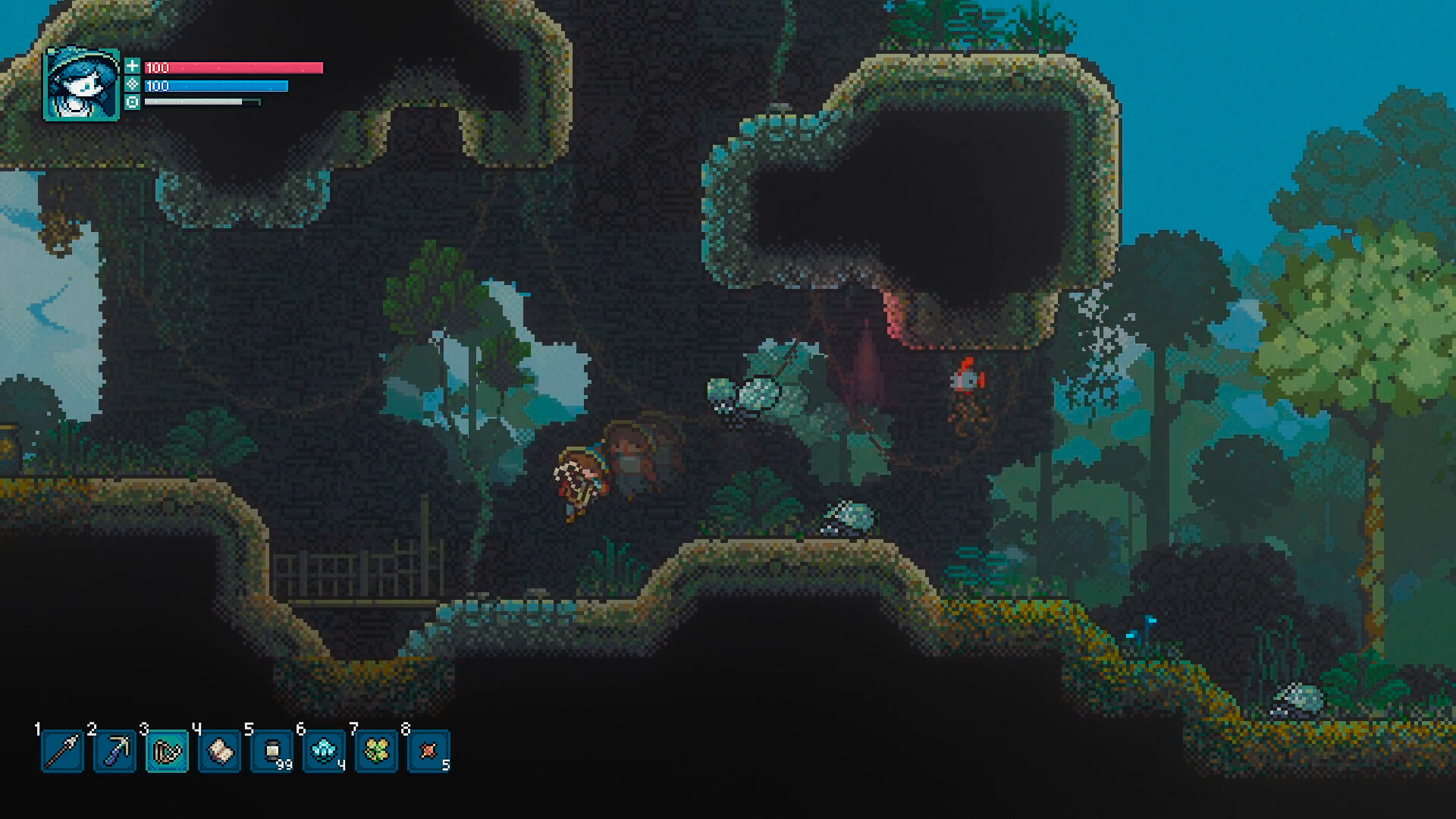1456x819 pixels.
Task: Click the number 3 label above the selected slot
Action: 145,730
